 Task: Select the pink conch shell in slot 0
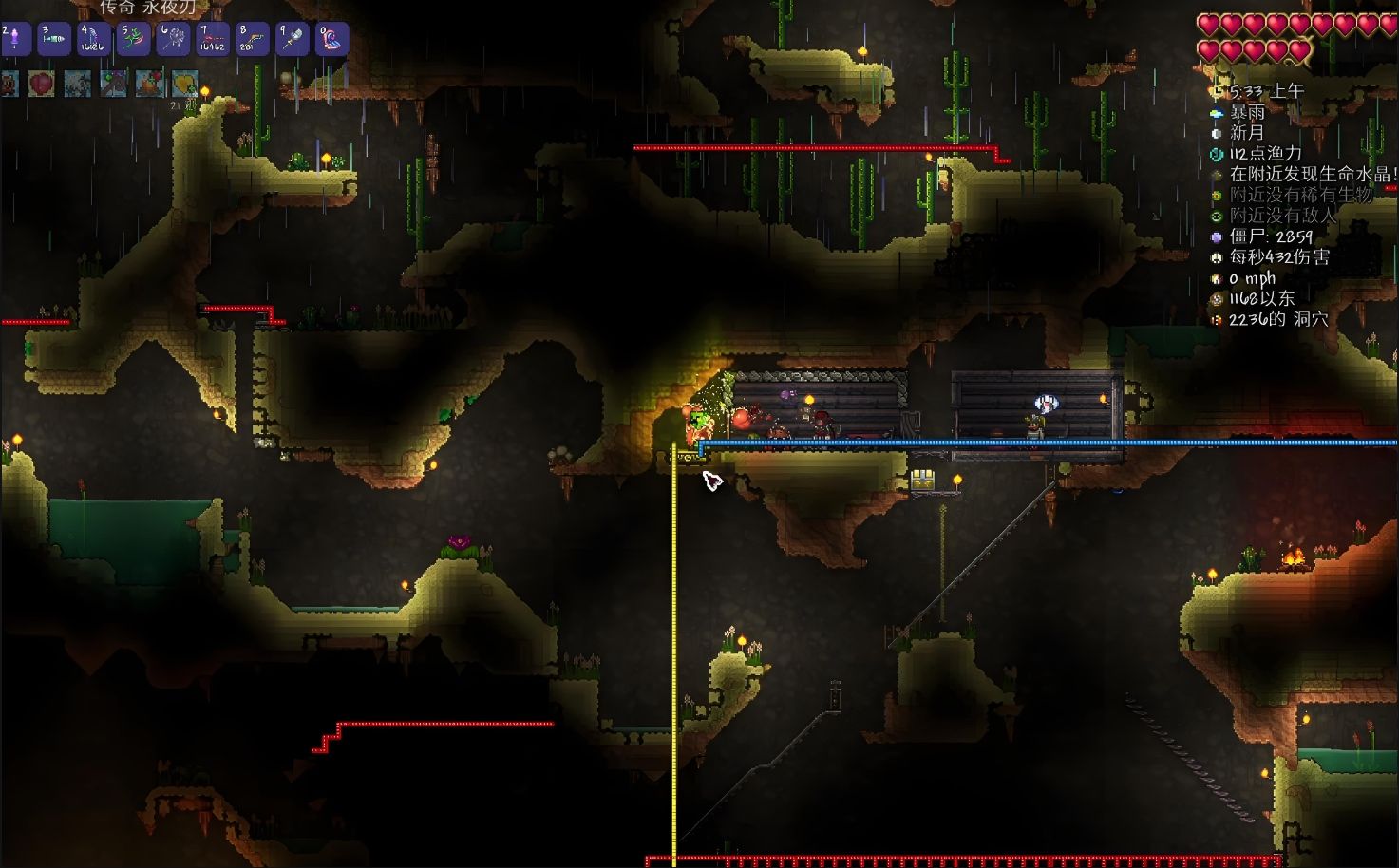click(331, 40)
